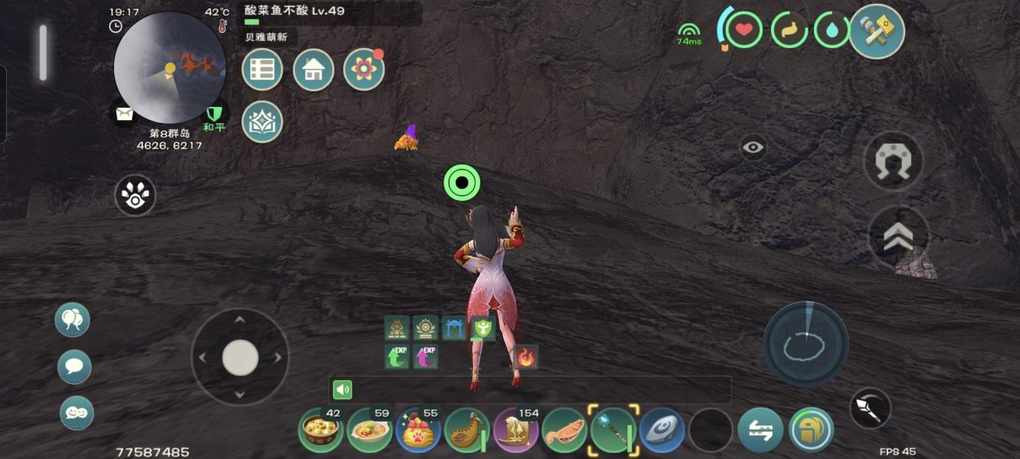This screenshot has height=459, width=1020.
Task: Open the list menu button
Action: tap(262, 70)
